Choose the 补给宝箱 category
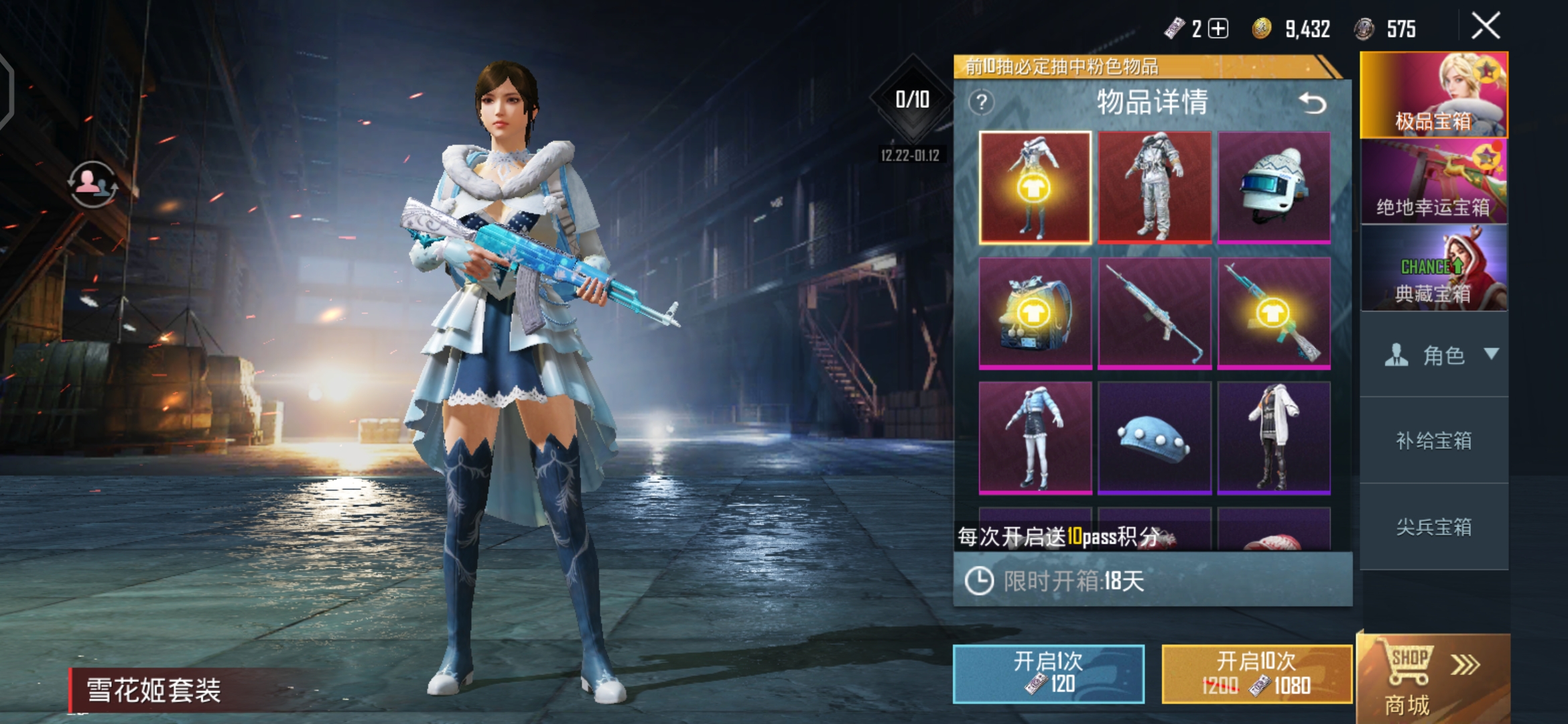This screenshot has height=724, width=1568. coord(1434,440)
